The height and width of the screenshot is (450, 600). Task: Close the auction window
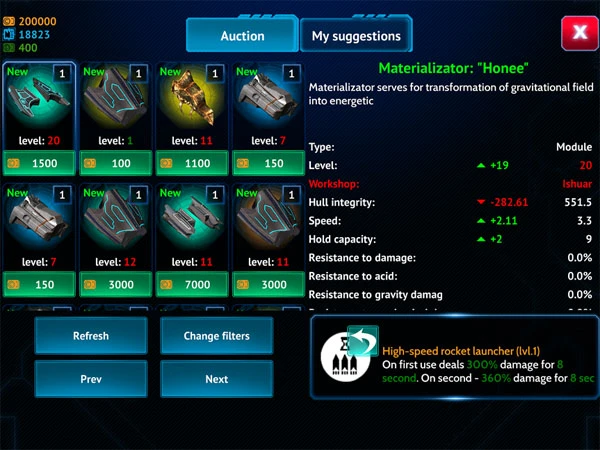pos(577,33)
